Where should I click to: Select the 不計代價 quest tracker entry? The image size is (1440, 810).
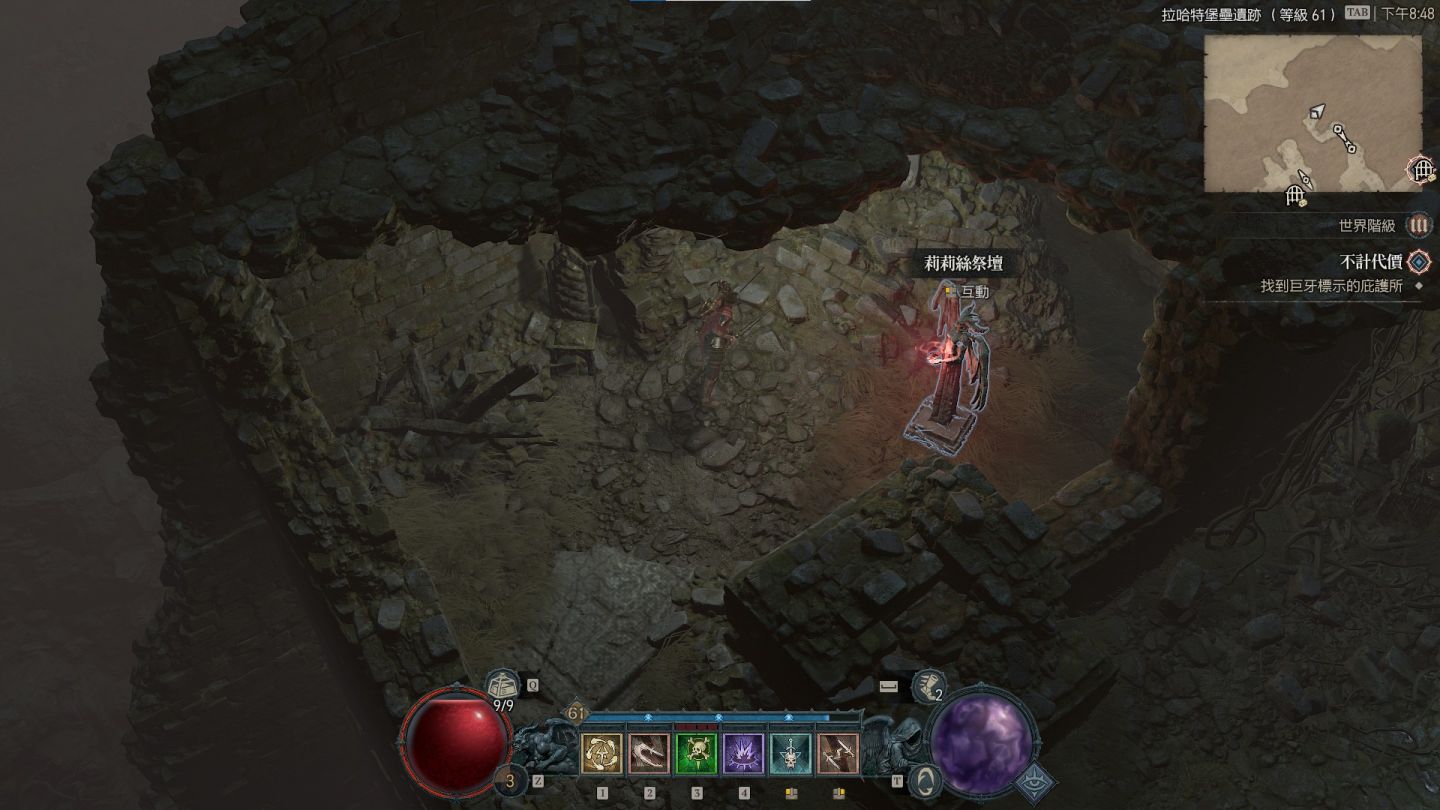coord(1369,263)
